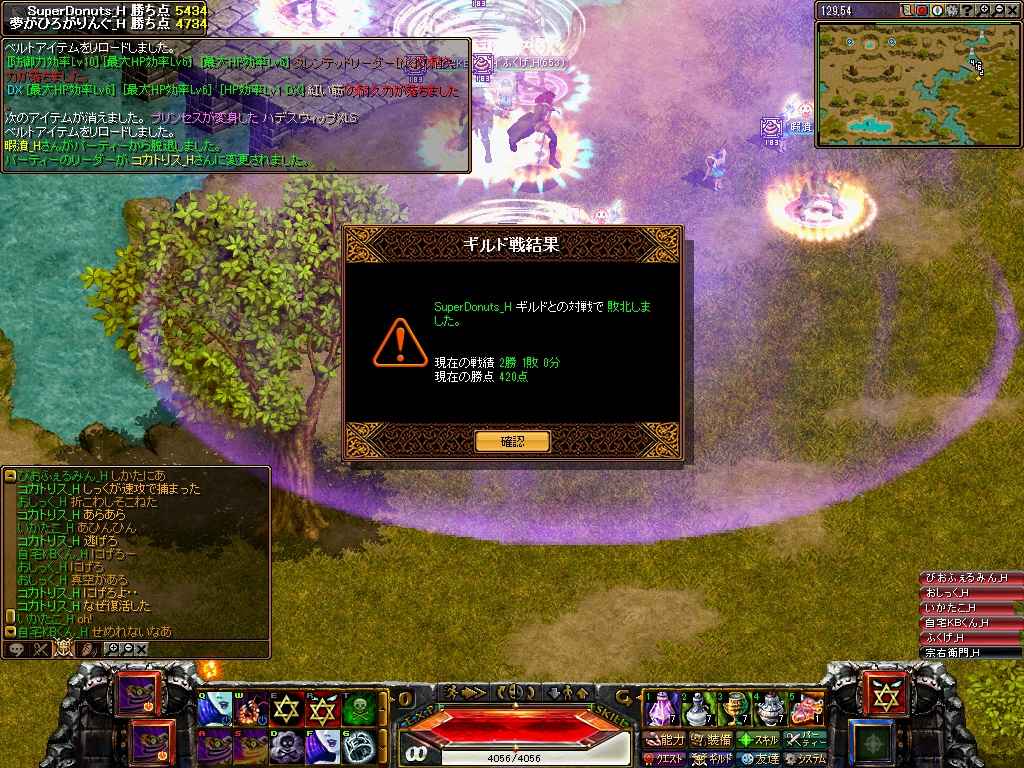Screen dimensions: 1024x768
Task: Open the パーティー (party) menu
Action: (x=806, y=740)
